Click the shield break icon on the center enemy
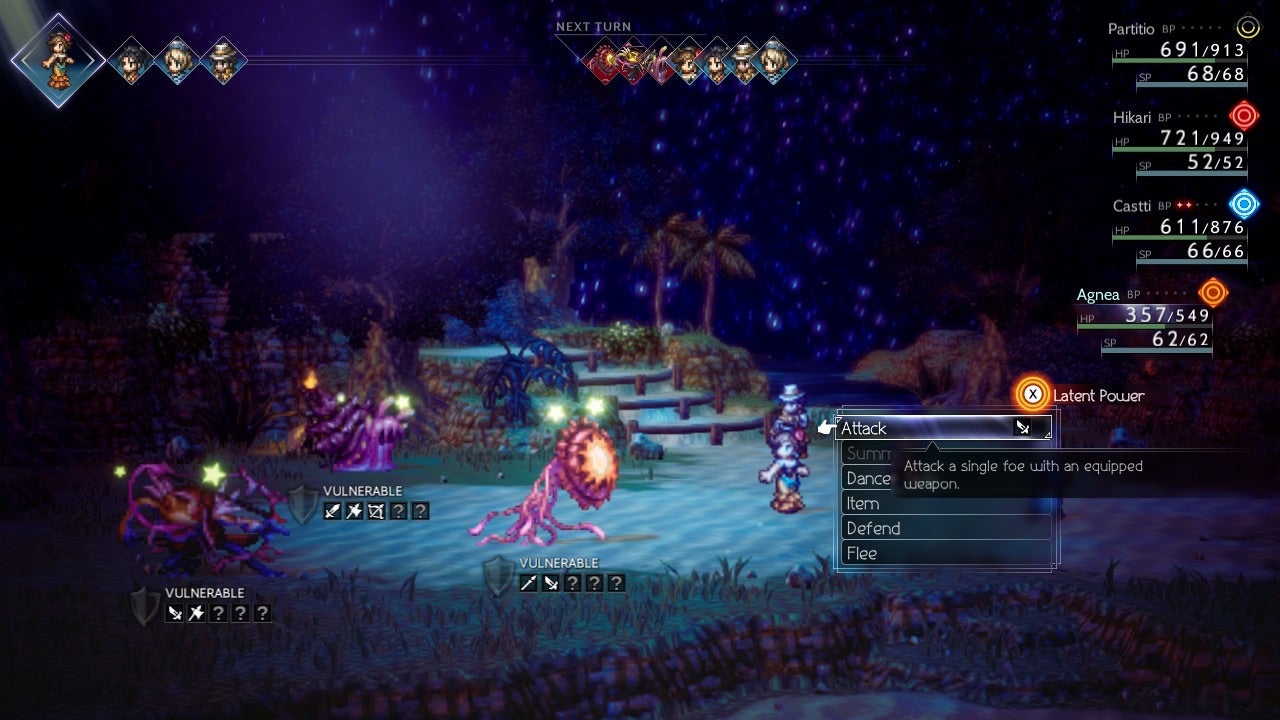Image resolution: width=1280 pixels, height=720 pixels. point(498,576)
